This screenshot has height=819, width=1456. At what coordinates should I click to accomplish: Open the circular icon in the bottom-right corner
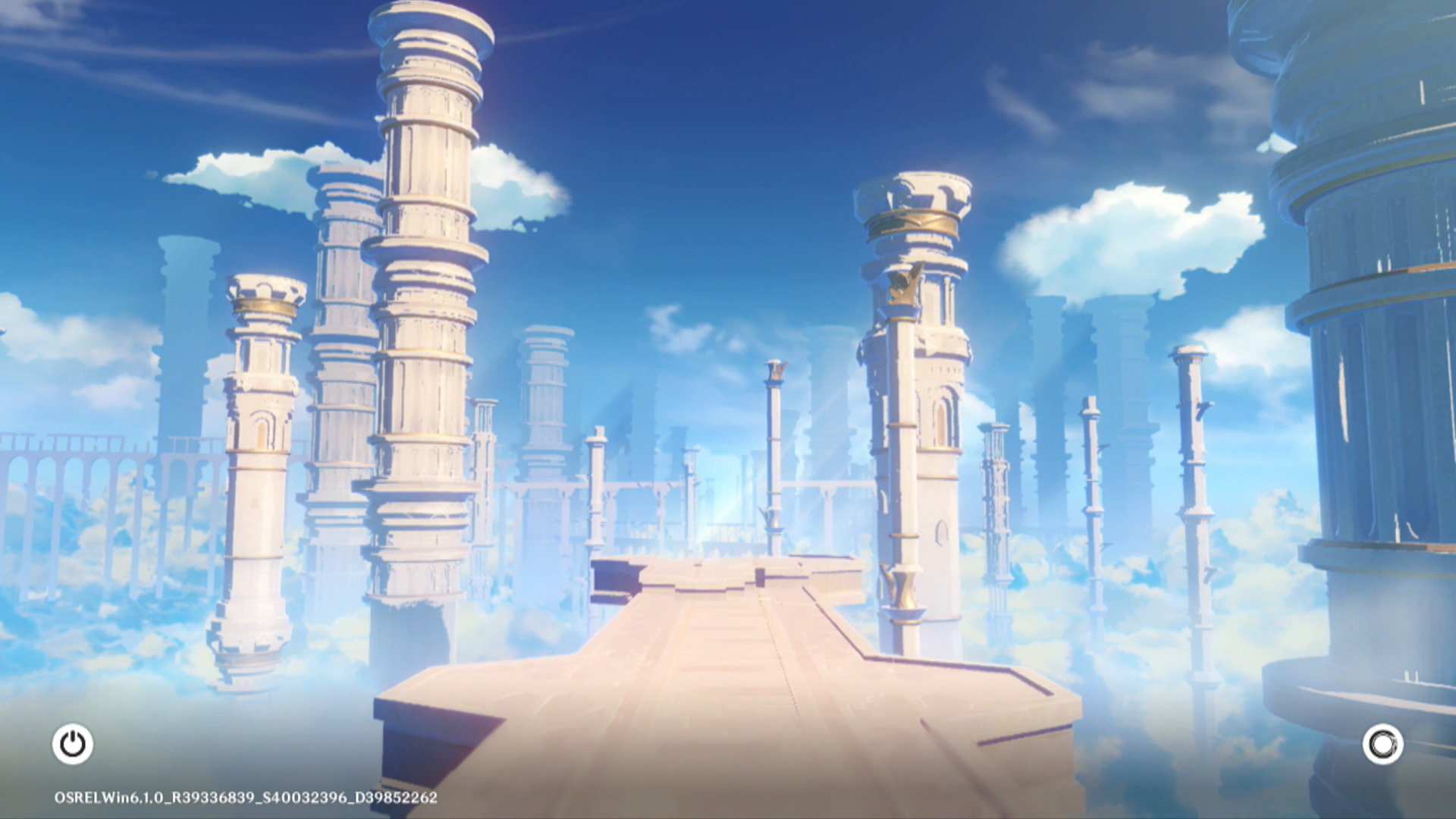click(x=1382, y=744)
